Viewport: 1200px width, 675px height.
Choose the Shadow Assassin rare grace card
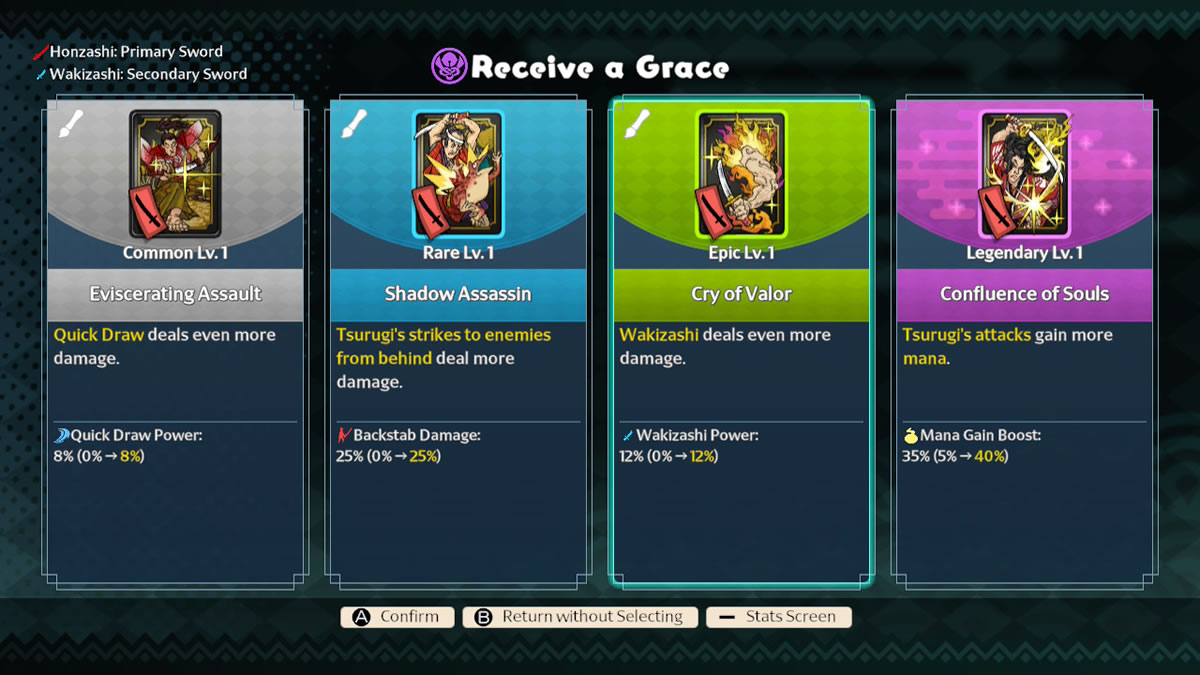pyautogui.click(x=458, y=340)
